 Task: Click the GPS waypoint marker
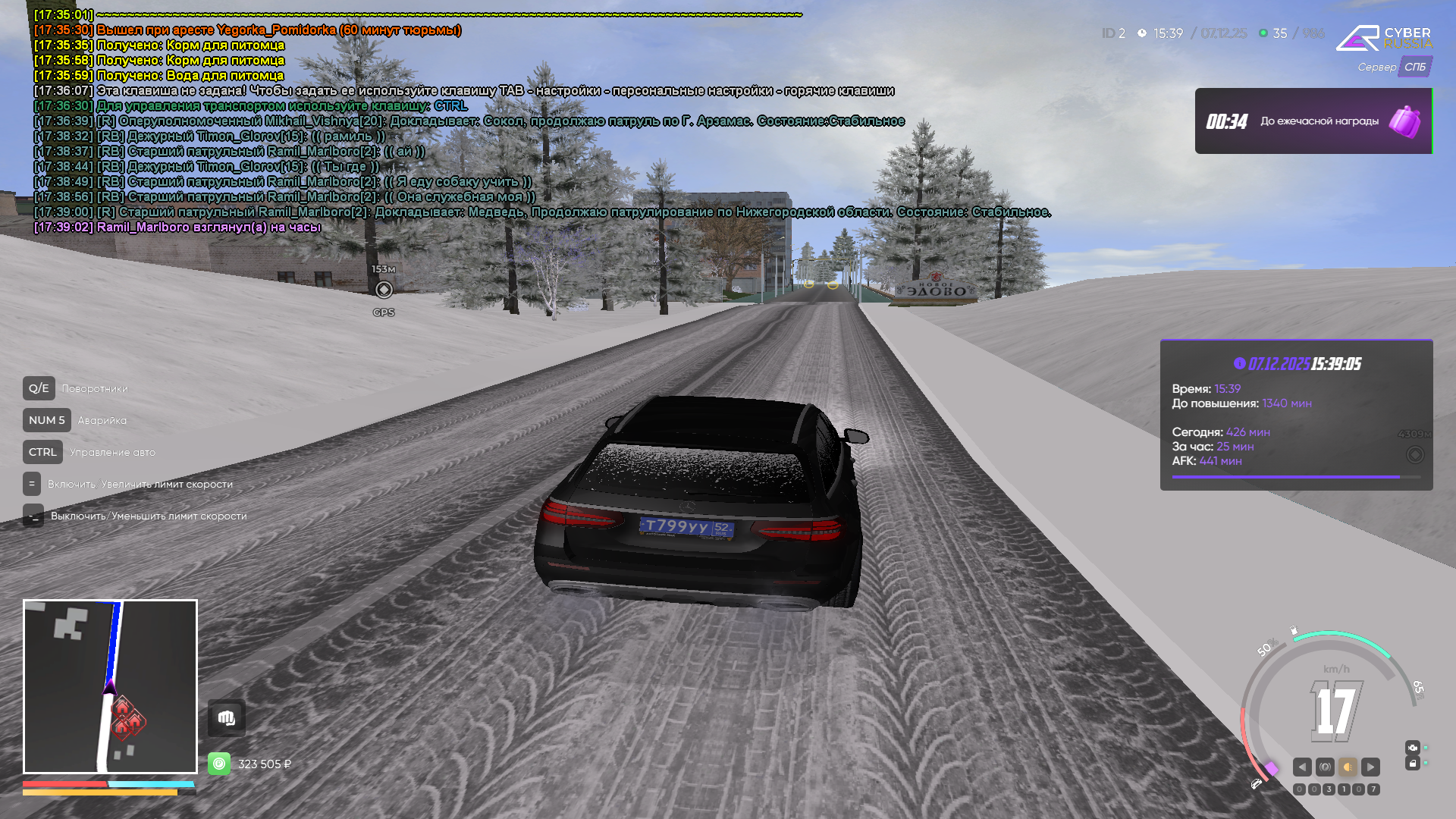click(384, 290)
